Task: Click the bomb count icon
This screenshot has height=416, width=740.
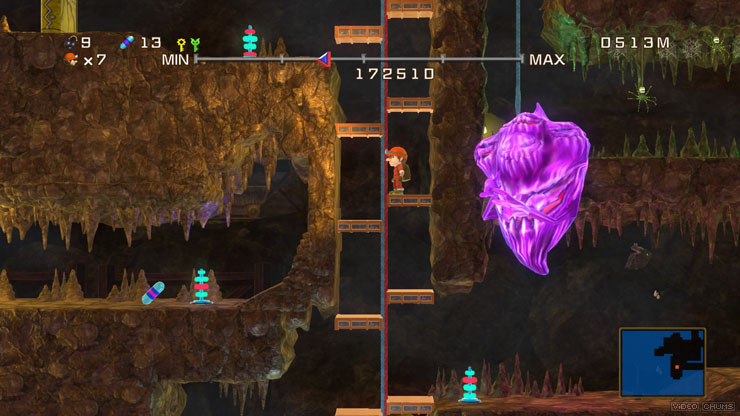Action: click(70, 42)
